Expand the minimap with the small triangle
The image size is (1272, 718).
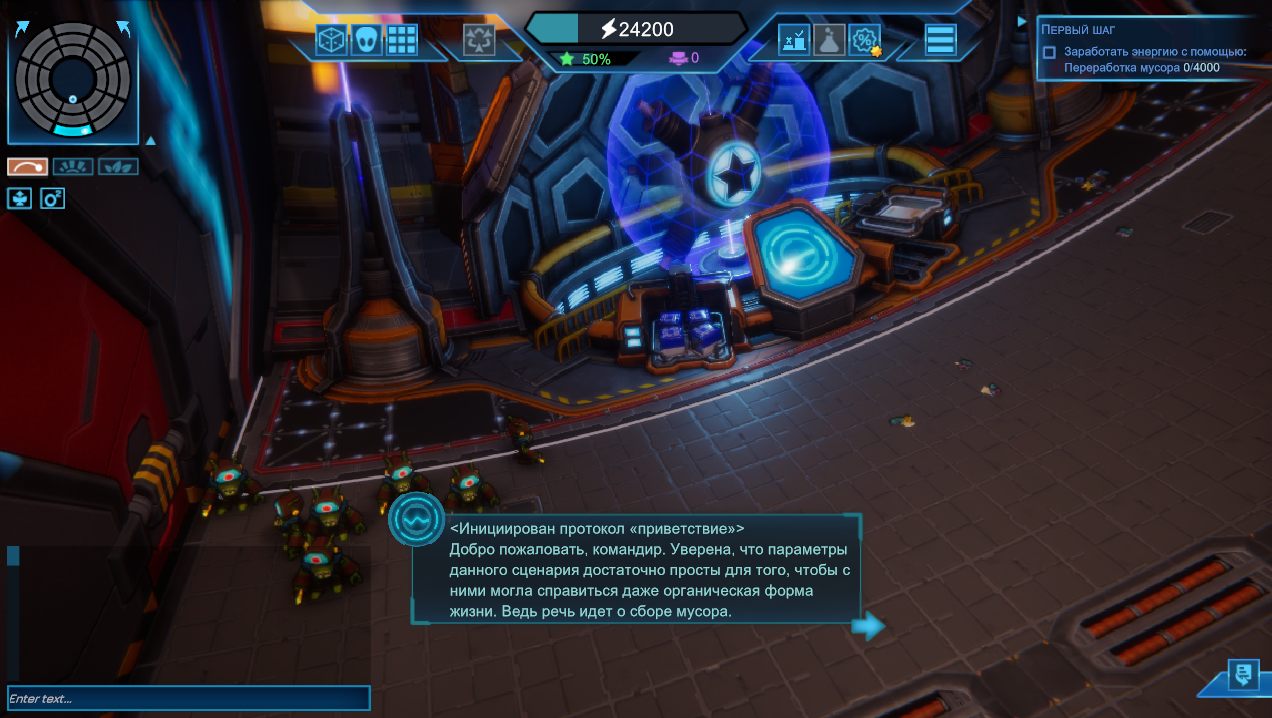tap(150, 140)
